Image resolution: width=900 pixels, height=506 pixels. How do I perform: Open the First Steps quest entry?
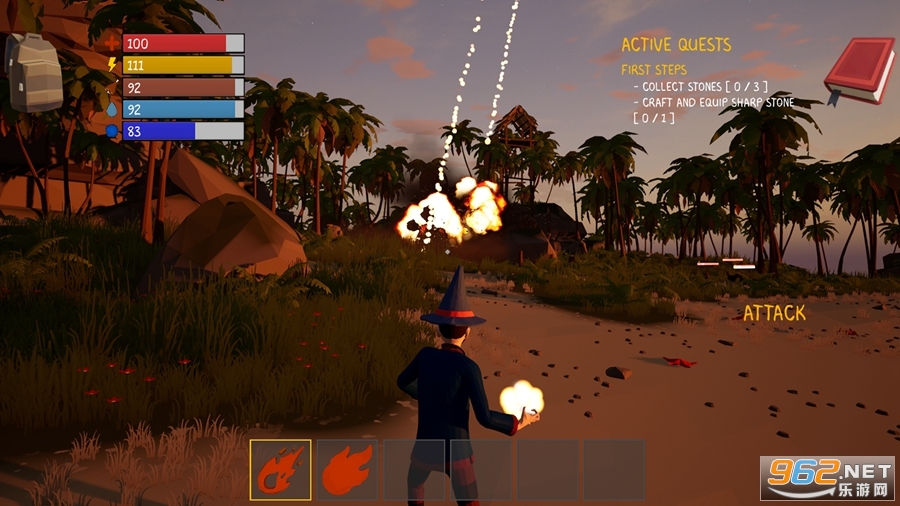(655, 70)
